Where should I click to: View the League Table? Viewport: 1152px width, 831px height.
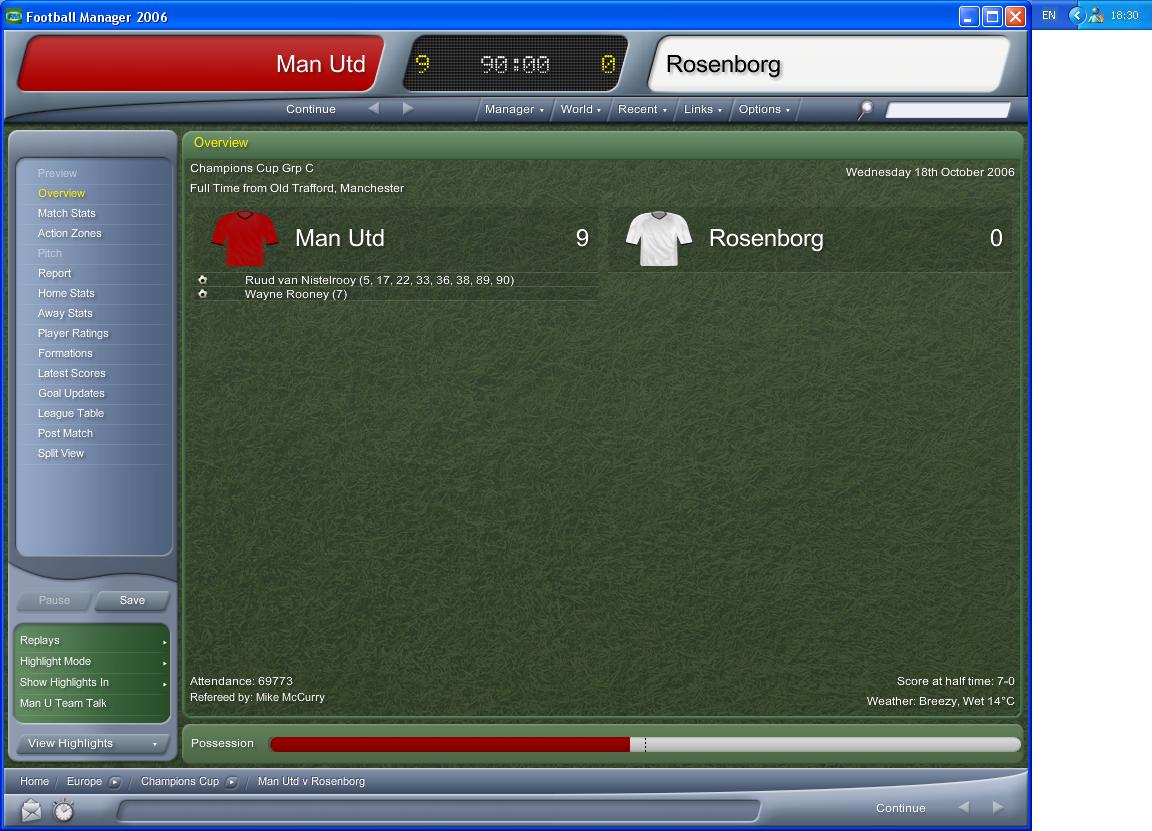tap(71, 413)
